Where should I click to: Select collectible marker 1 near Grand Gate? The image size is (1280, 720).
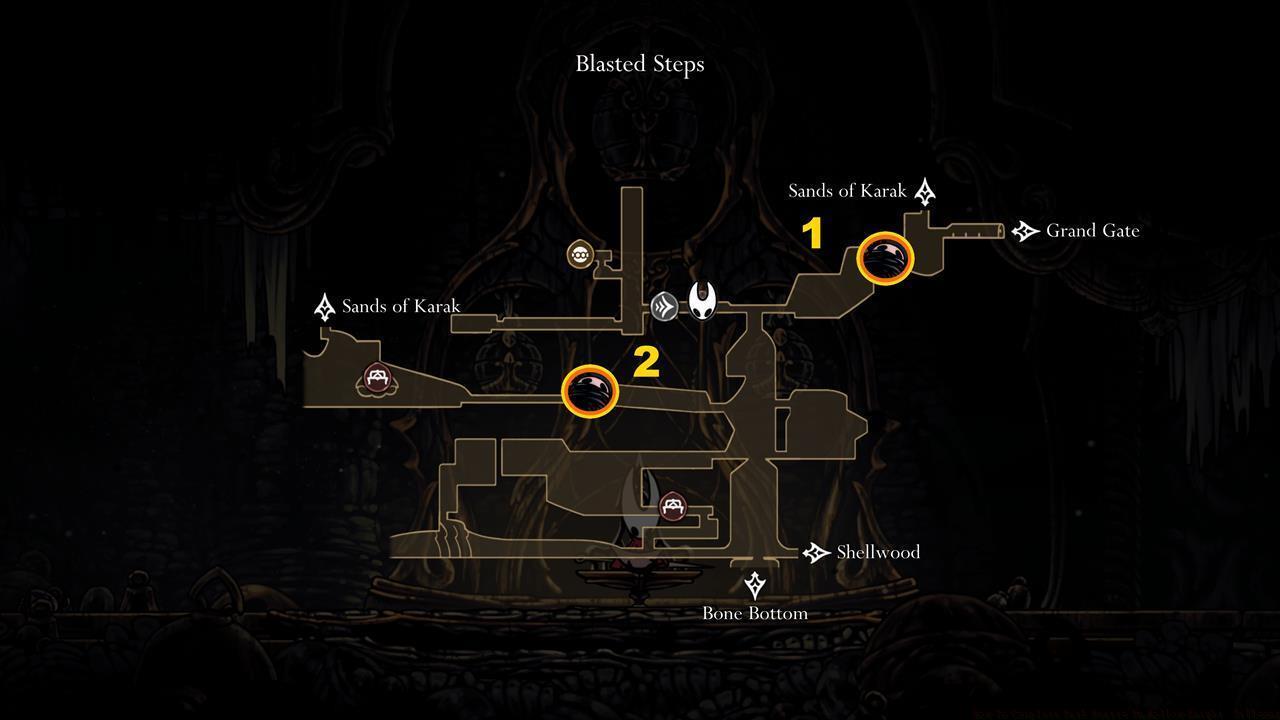[886, 258]
